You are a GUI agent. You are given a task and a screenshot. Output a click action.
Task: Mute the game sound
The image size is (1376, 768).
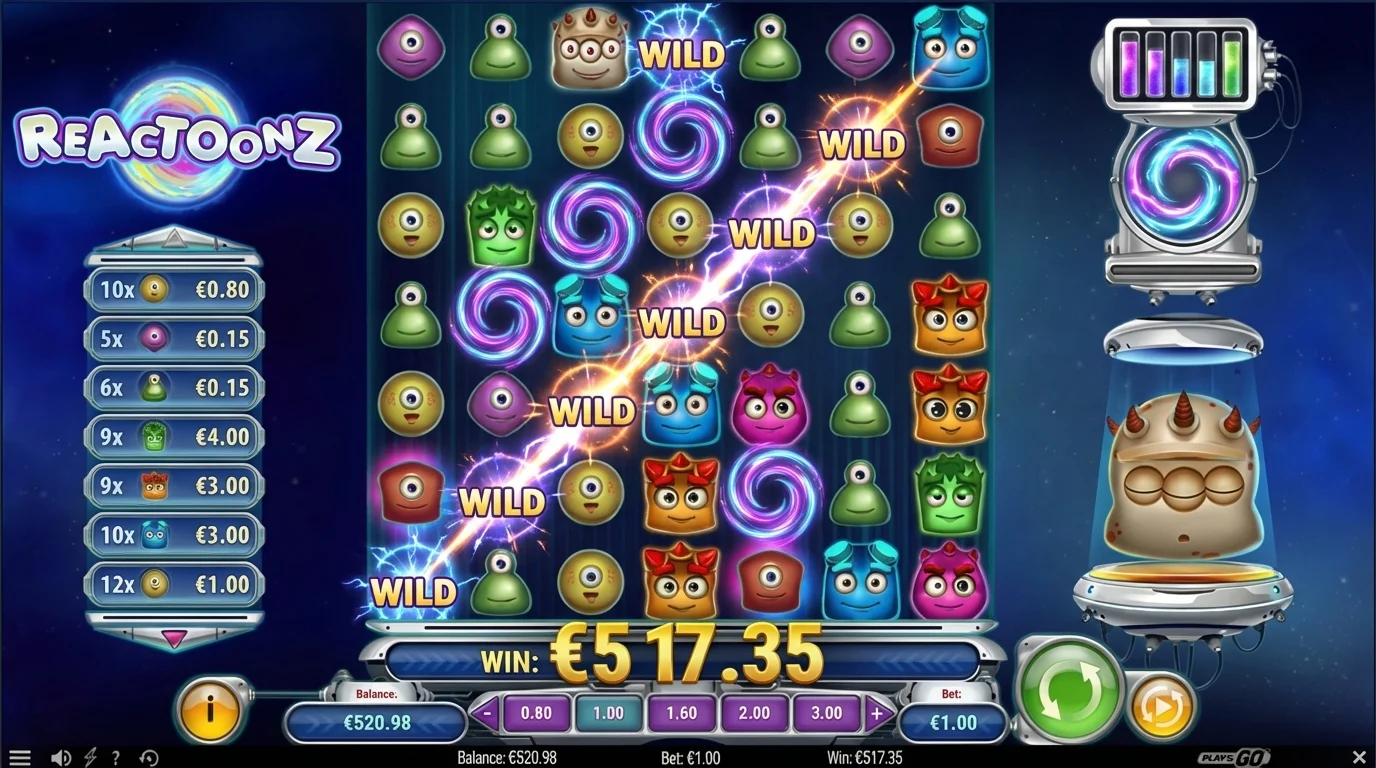coord(60,756)
